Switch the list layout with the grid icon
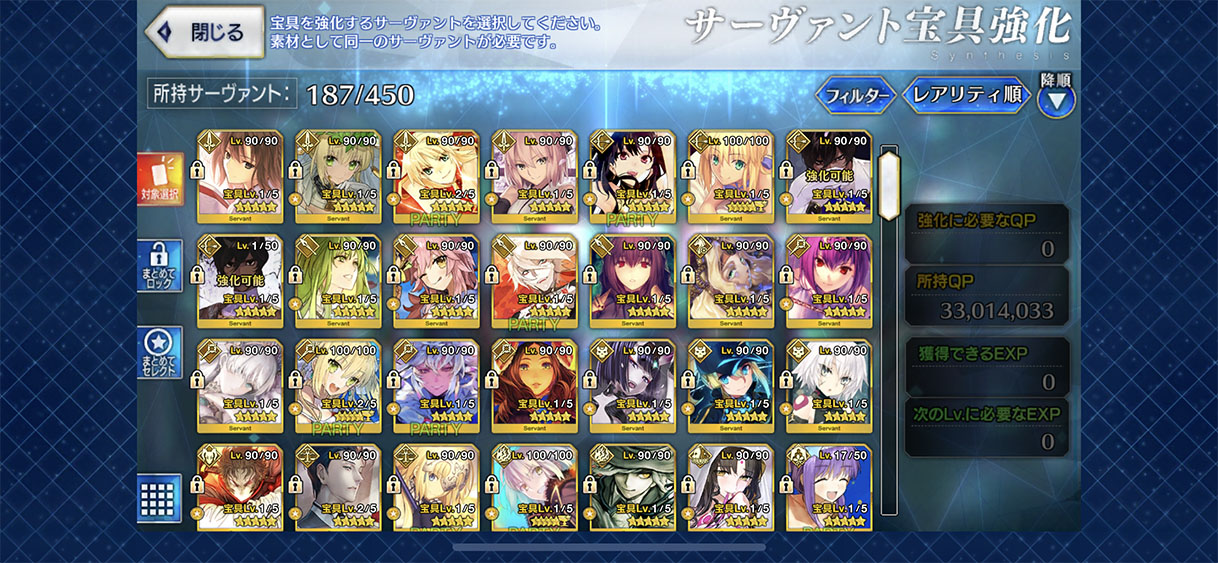Viewport: 1218px width, 563px height. [x=160, y=497]
